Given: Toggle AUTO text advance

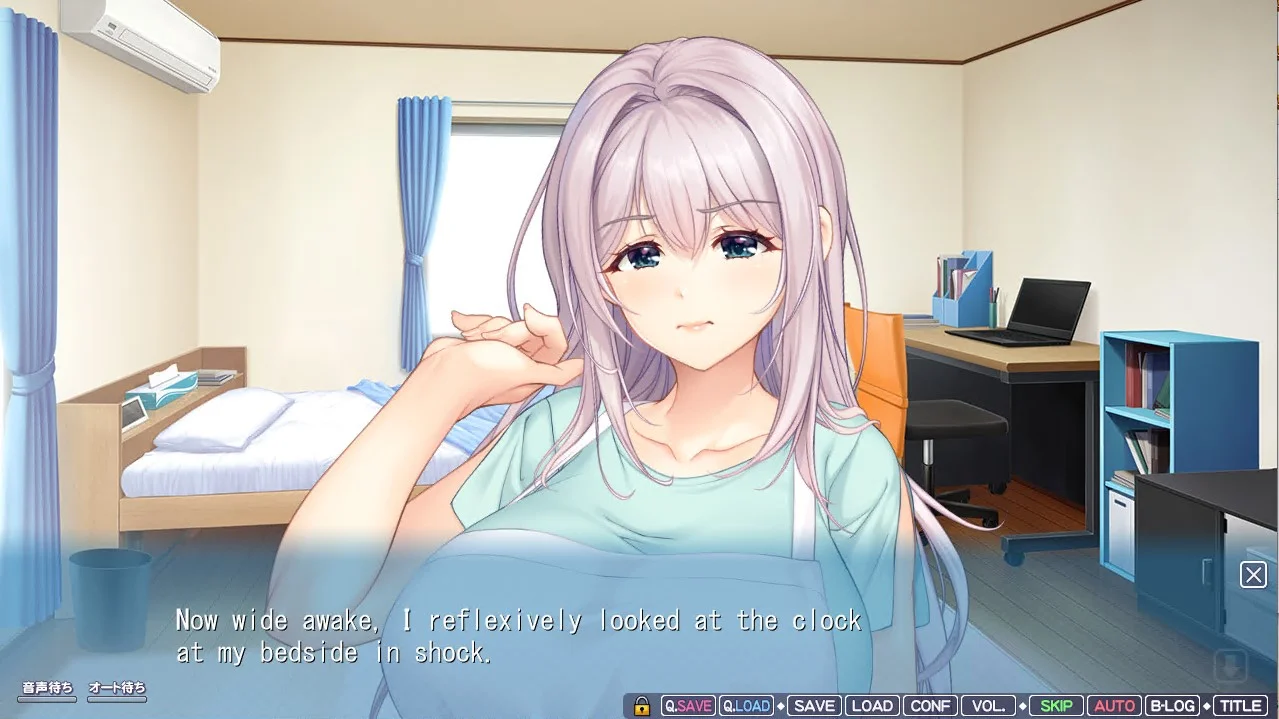Looking at the screenshot, I should (1114, 706).
